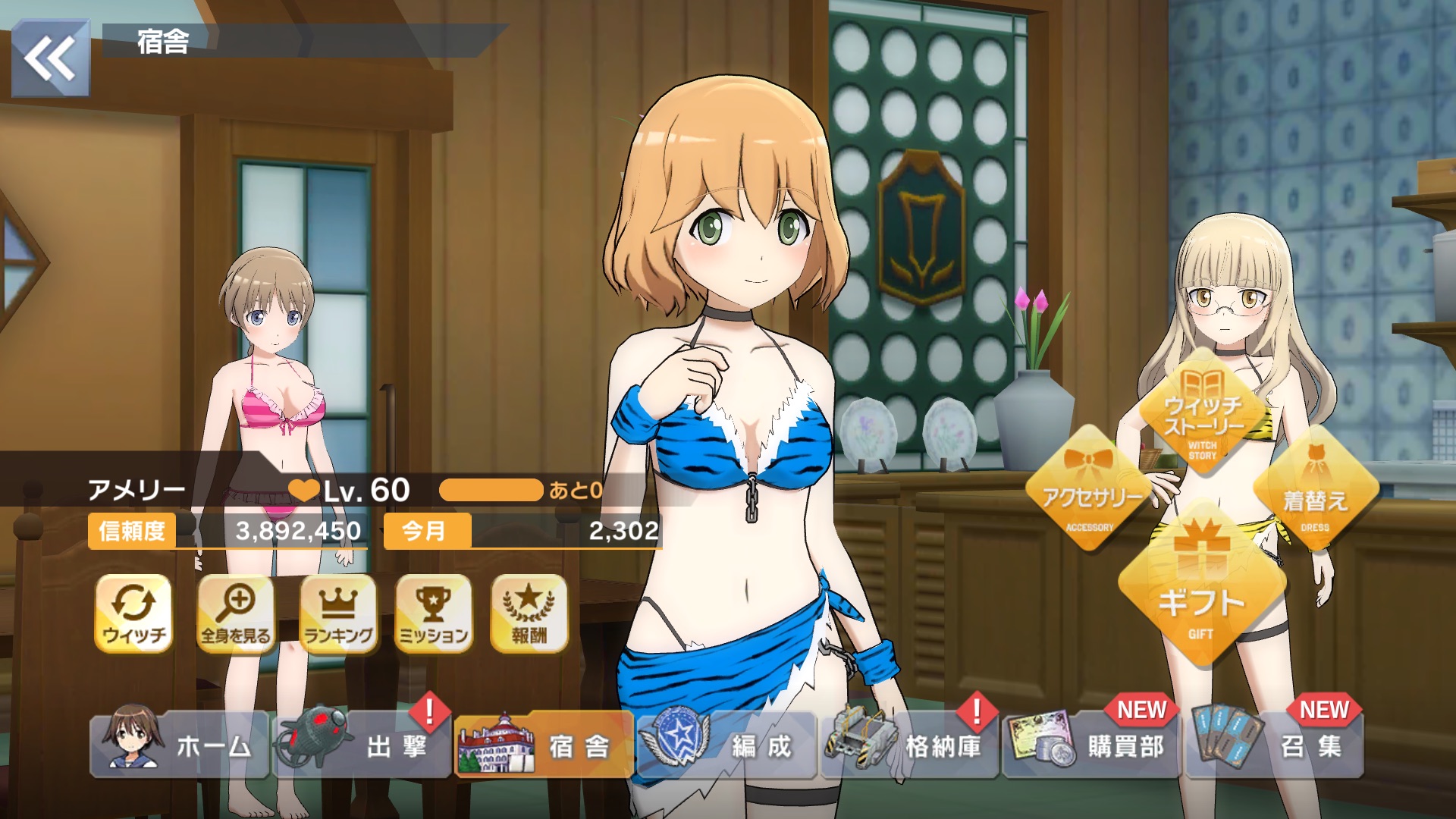The image size is (1456, 819).
Task: Open the 召集 summon screen
Action: tap(1274, 746)
